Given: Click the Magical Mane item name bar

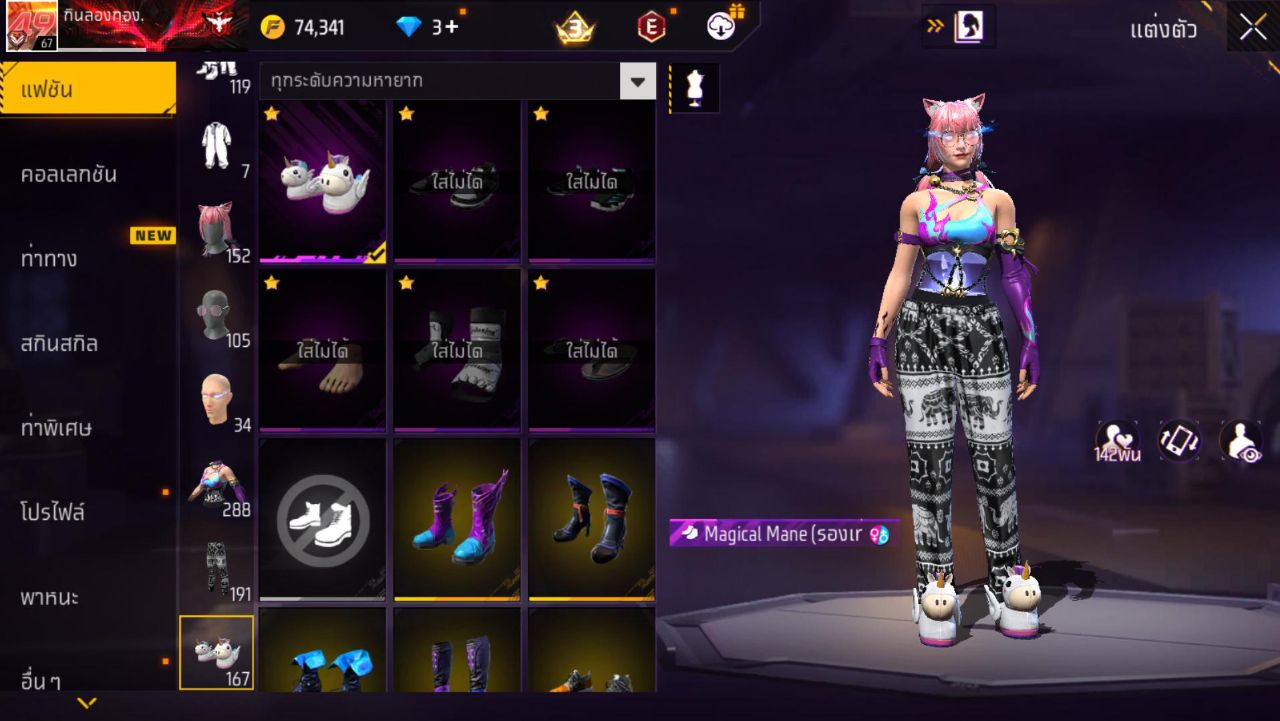Looking at the screenshot, I should click(x=780, y=535).
